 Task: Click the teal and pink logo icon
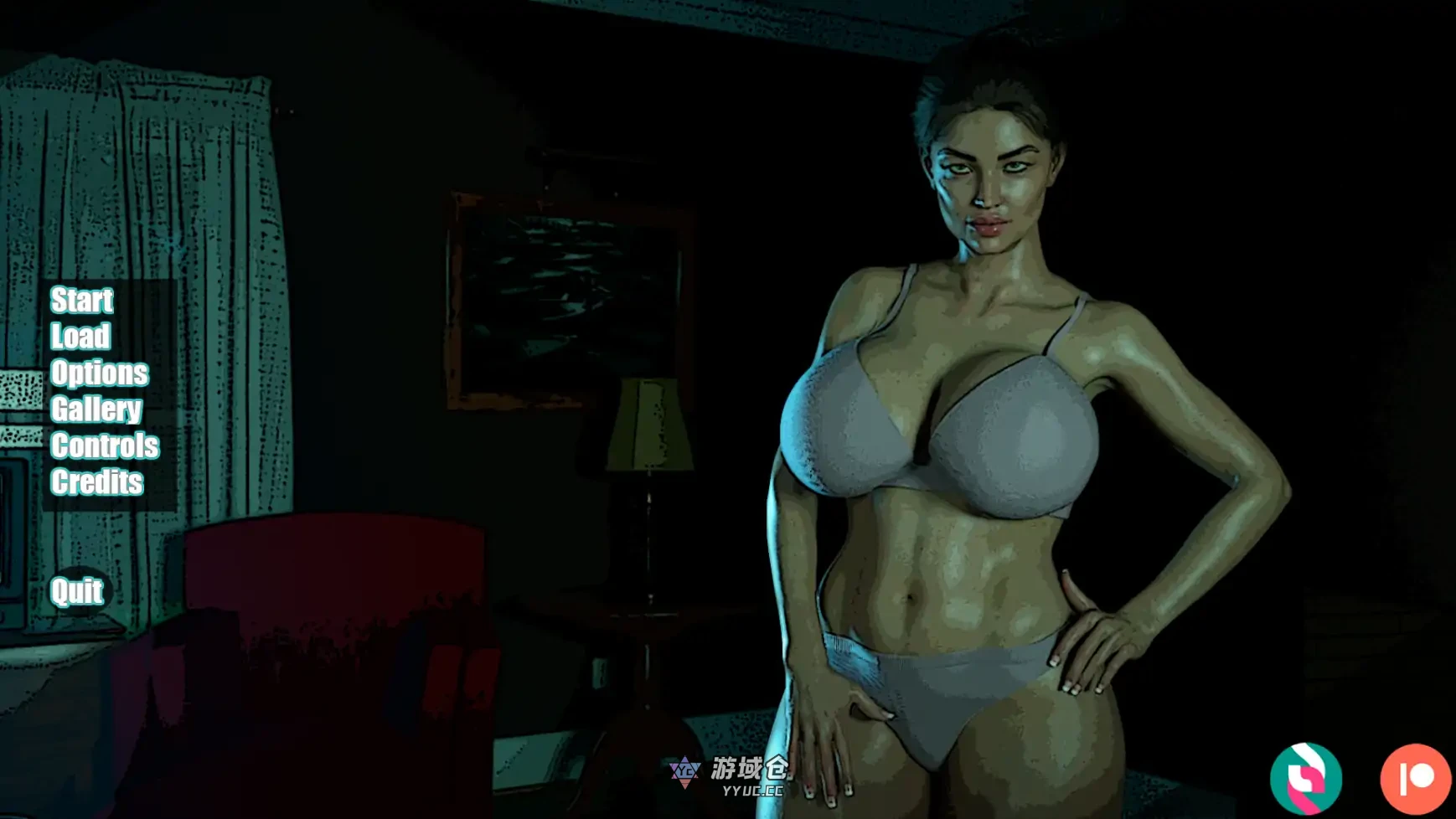click(x=1305, y=778)
